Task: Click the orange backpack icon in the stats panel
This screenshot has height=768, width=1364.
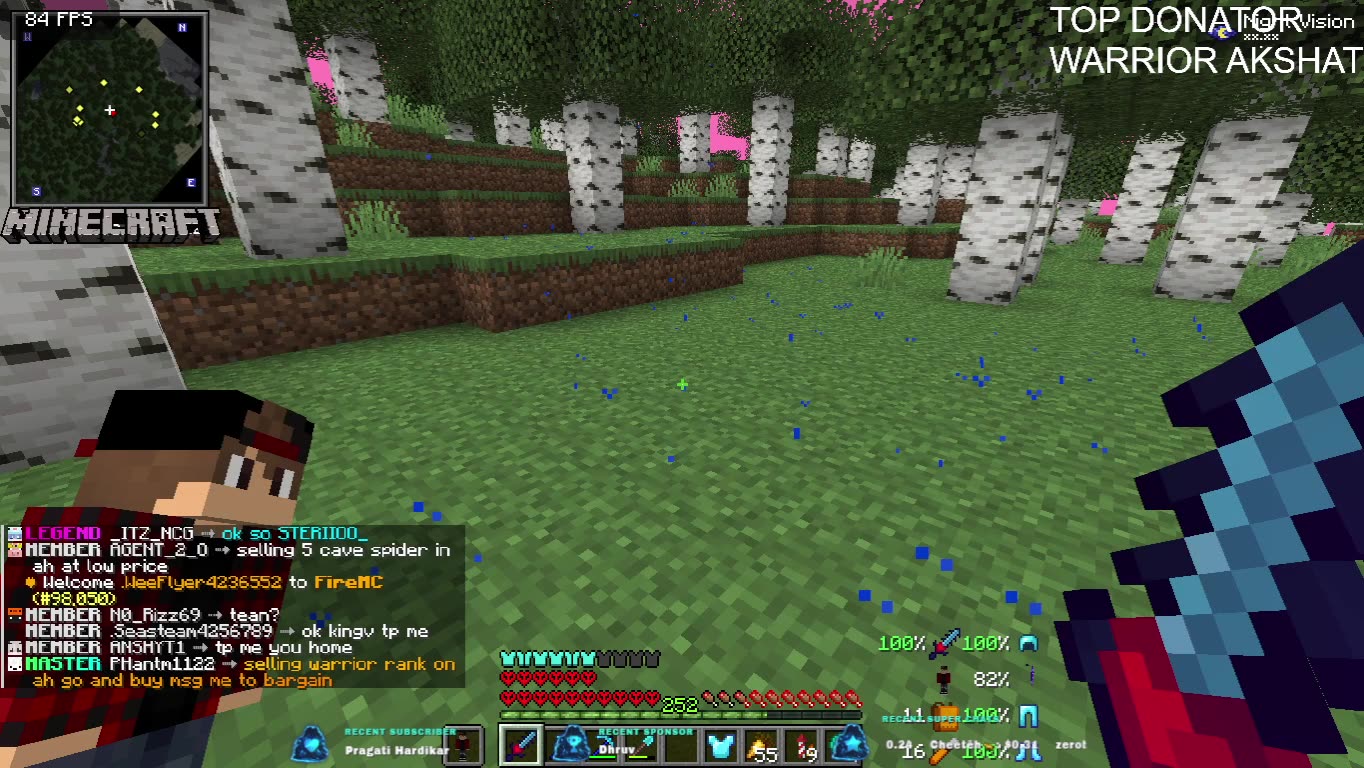Action: [945, 717]
